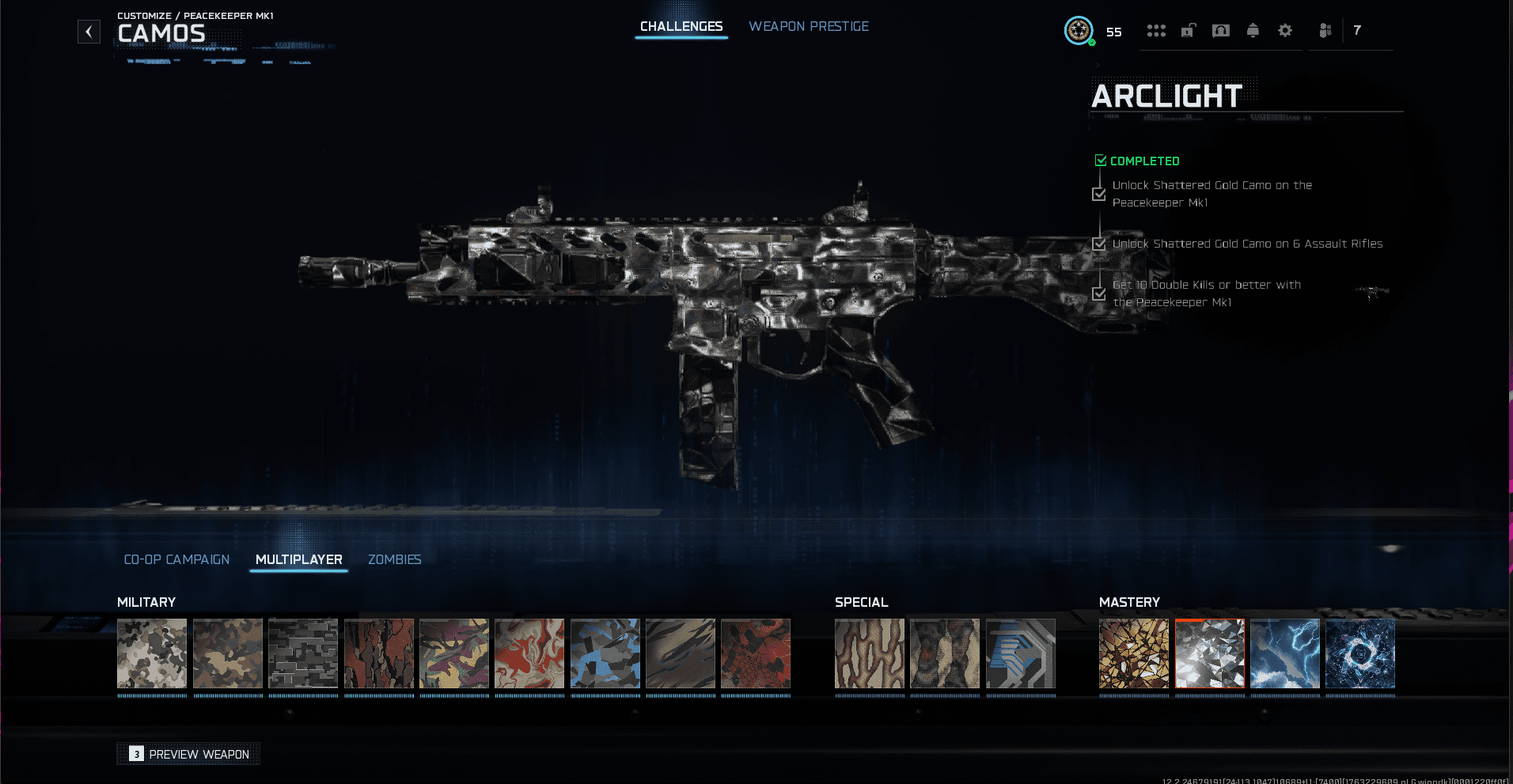The height and width of the screenshot is (784, 1513).
Task: Select the grey digital pixel military camo
Action: click(x=303, y=653)
